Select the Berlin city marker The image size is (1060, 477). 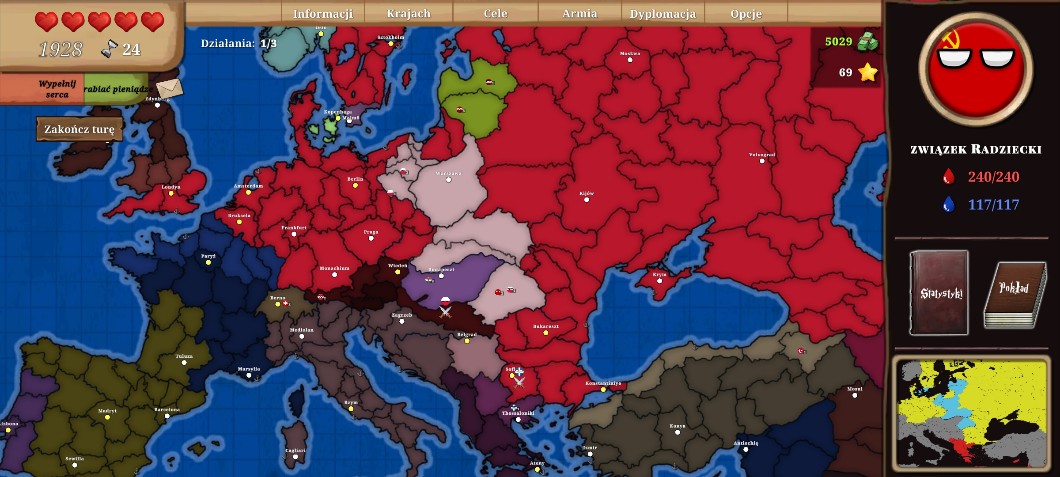pyautogui.click(x=355, y=183)
